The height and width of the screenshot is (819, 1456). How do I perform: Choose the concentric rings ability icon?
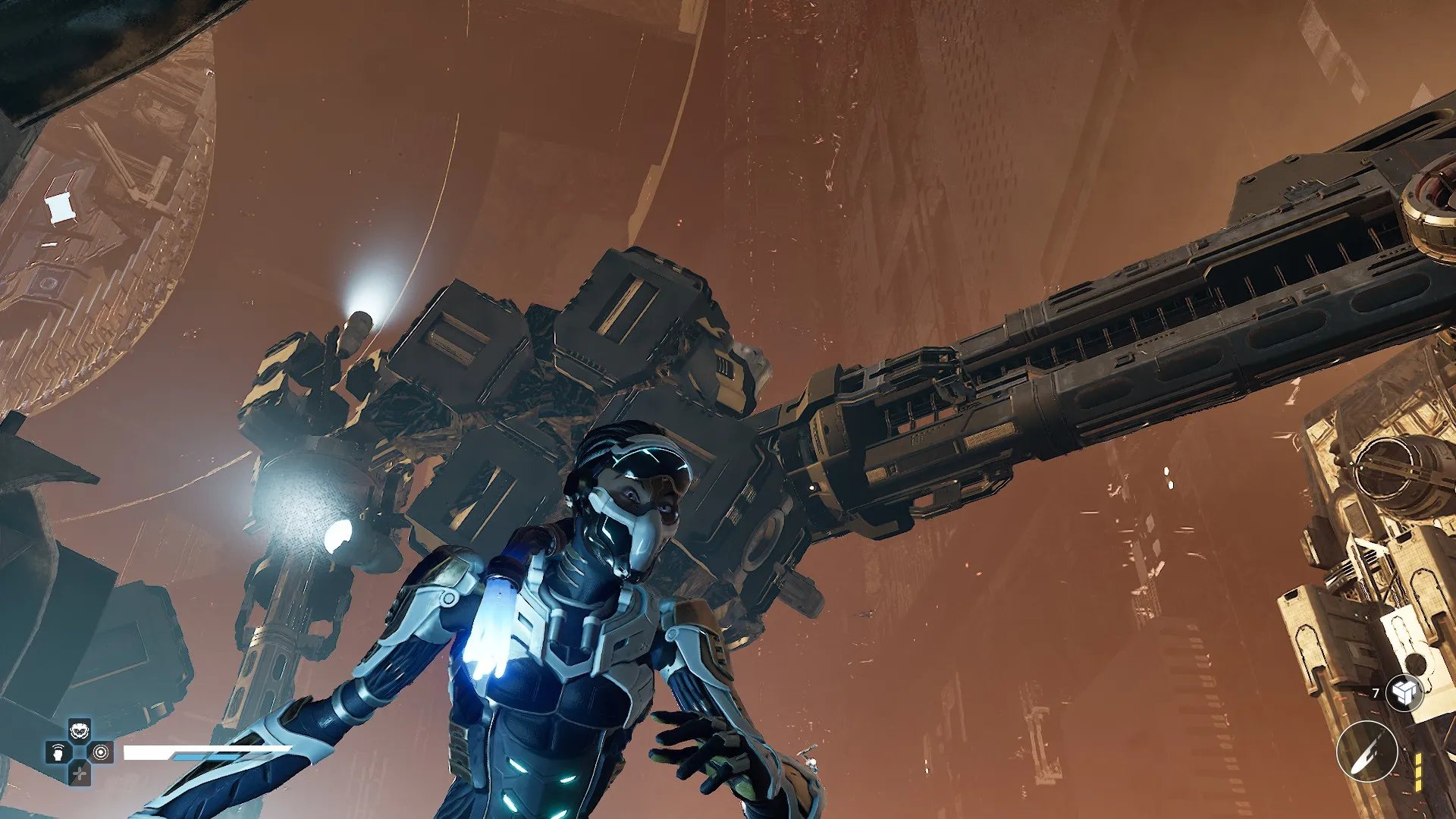[x=101, y=752]
